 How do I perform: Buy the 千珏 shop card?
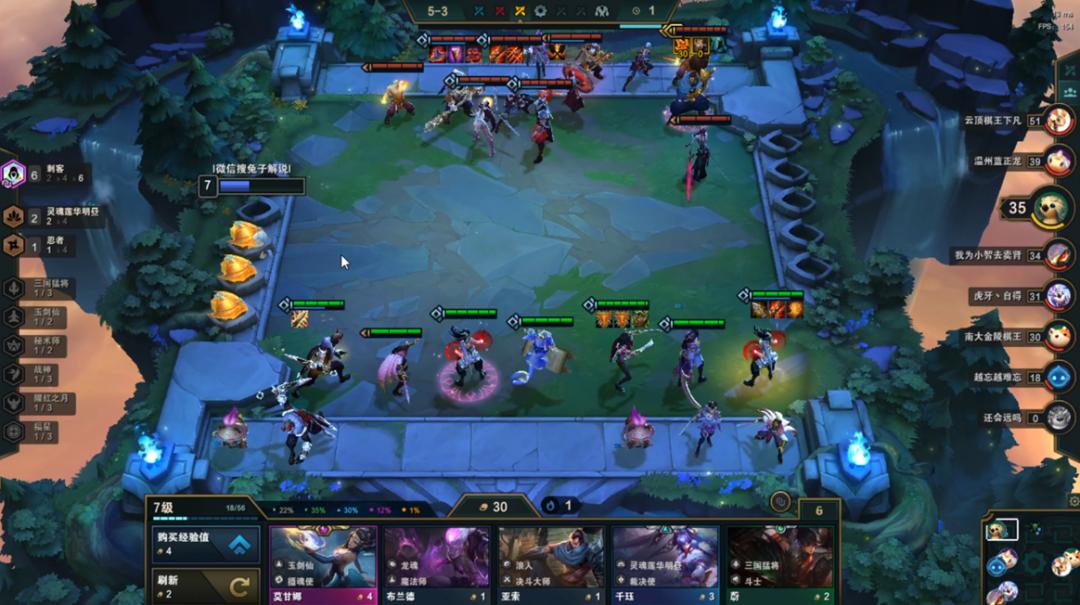[665, 564]
